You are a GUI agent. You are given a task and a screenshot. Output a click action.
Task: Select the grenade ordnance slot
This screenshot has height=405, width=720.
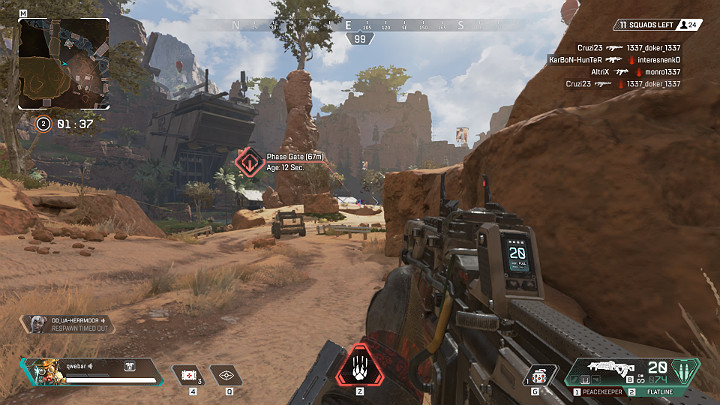pyautogui.click(x=541, y=374)
